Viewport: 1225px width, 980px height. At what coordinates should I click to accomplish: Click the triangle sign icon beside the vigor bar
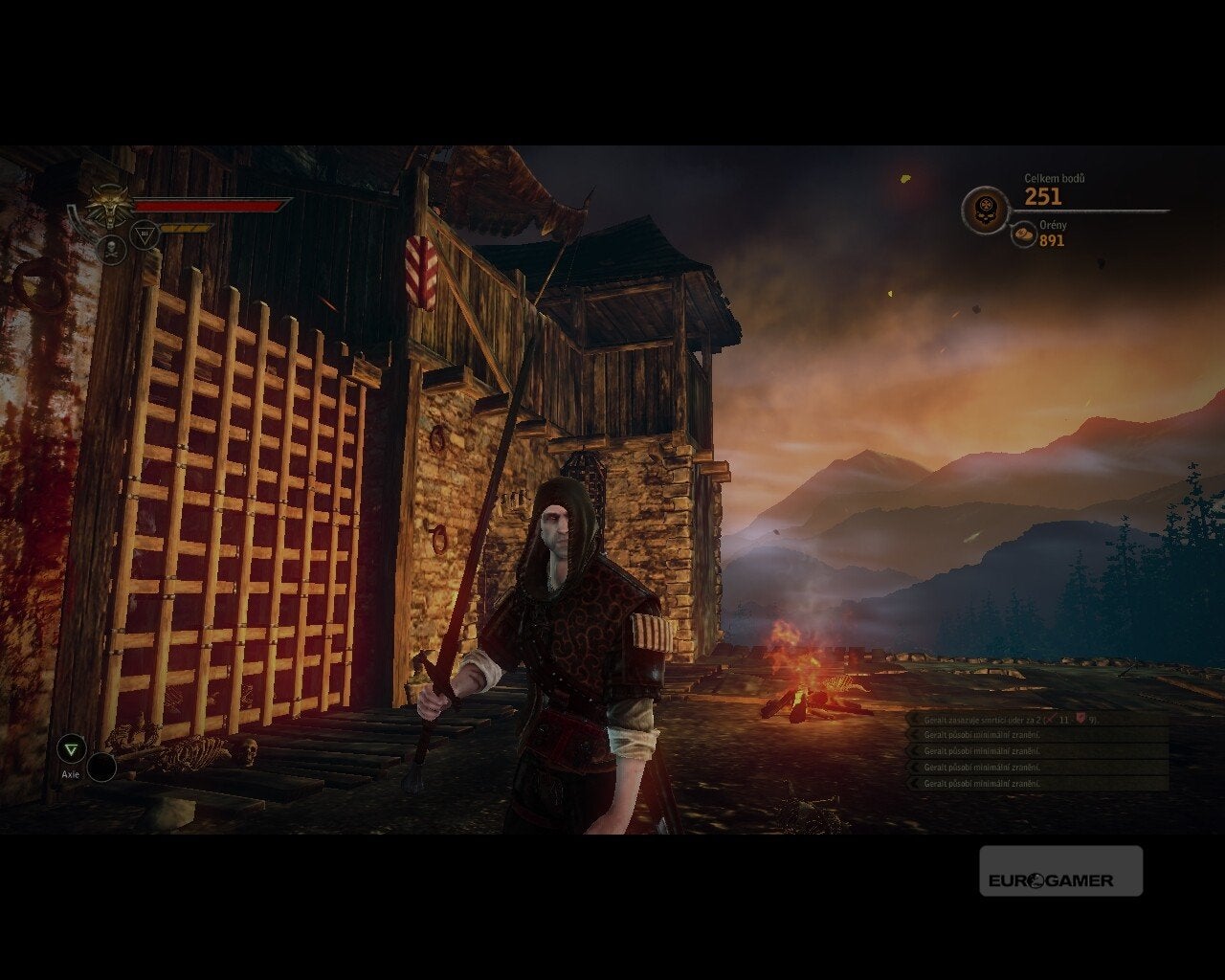pos(144,234)
